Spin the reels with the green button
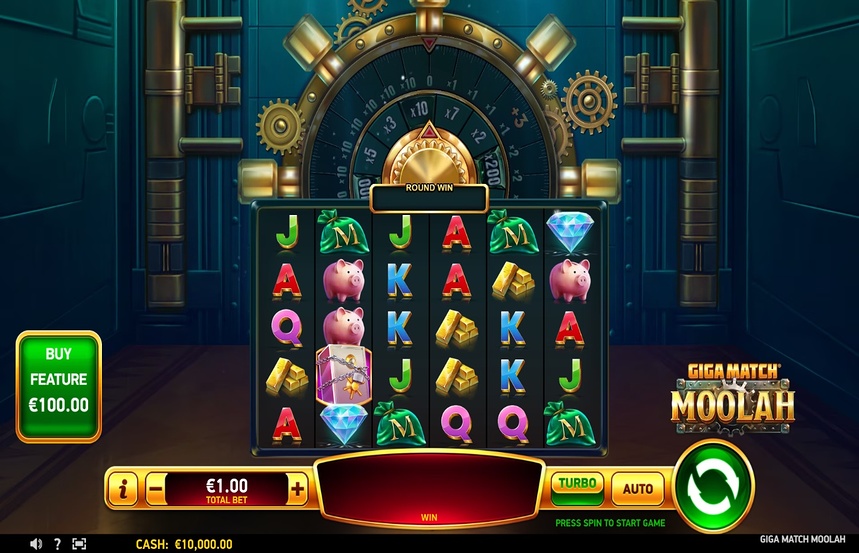This screenshot has width=859, height=553. tap(713, 487)
